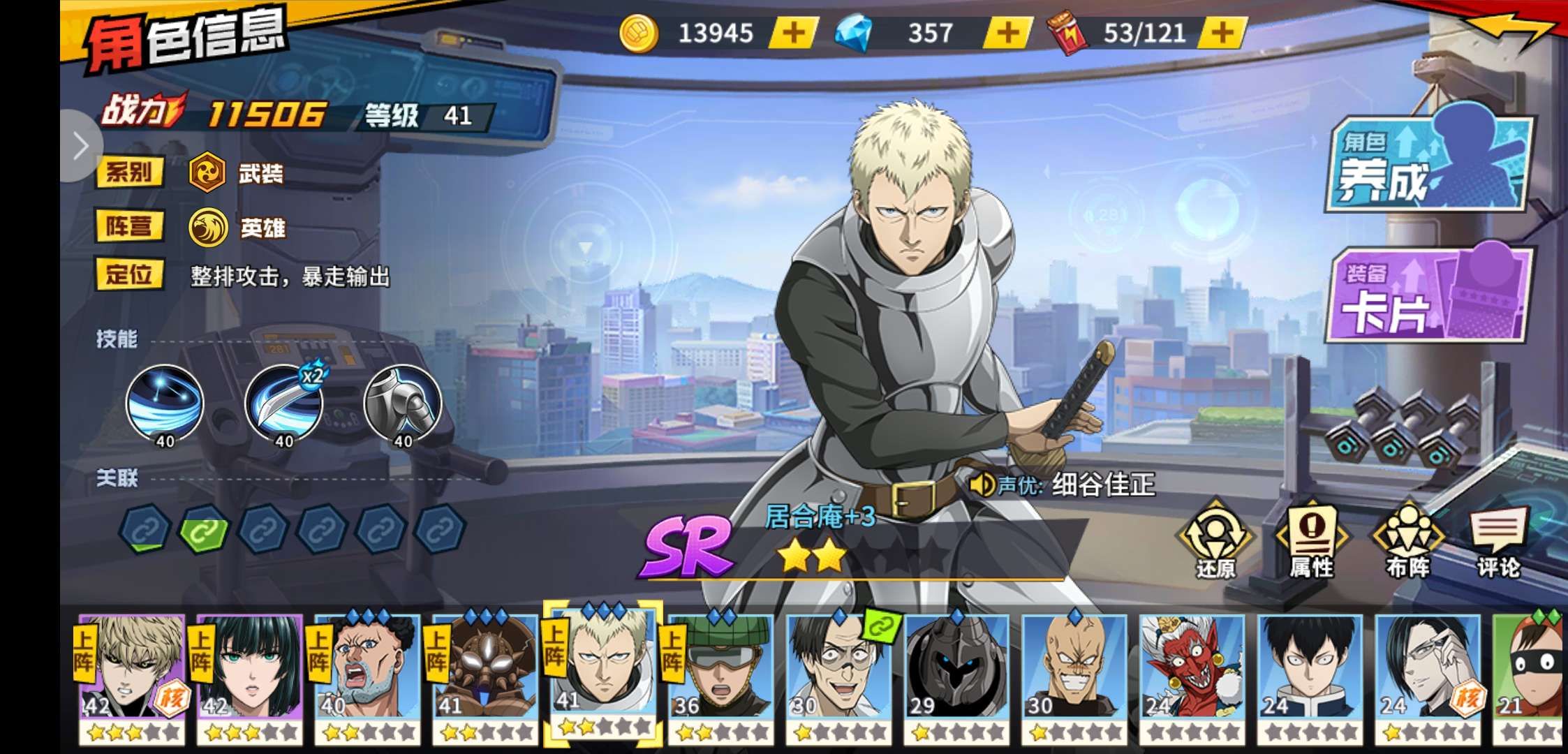Open the 布阵 formation screen
Screen dimensions: 1568x754
(1407, 541)
